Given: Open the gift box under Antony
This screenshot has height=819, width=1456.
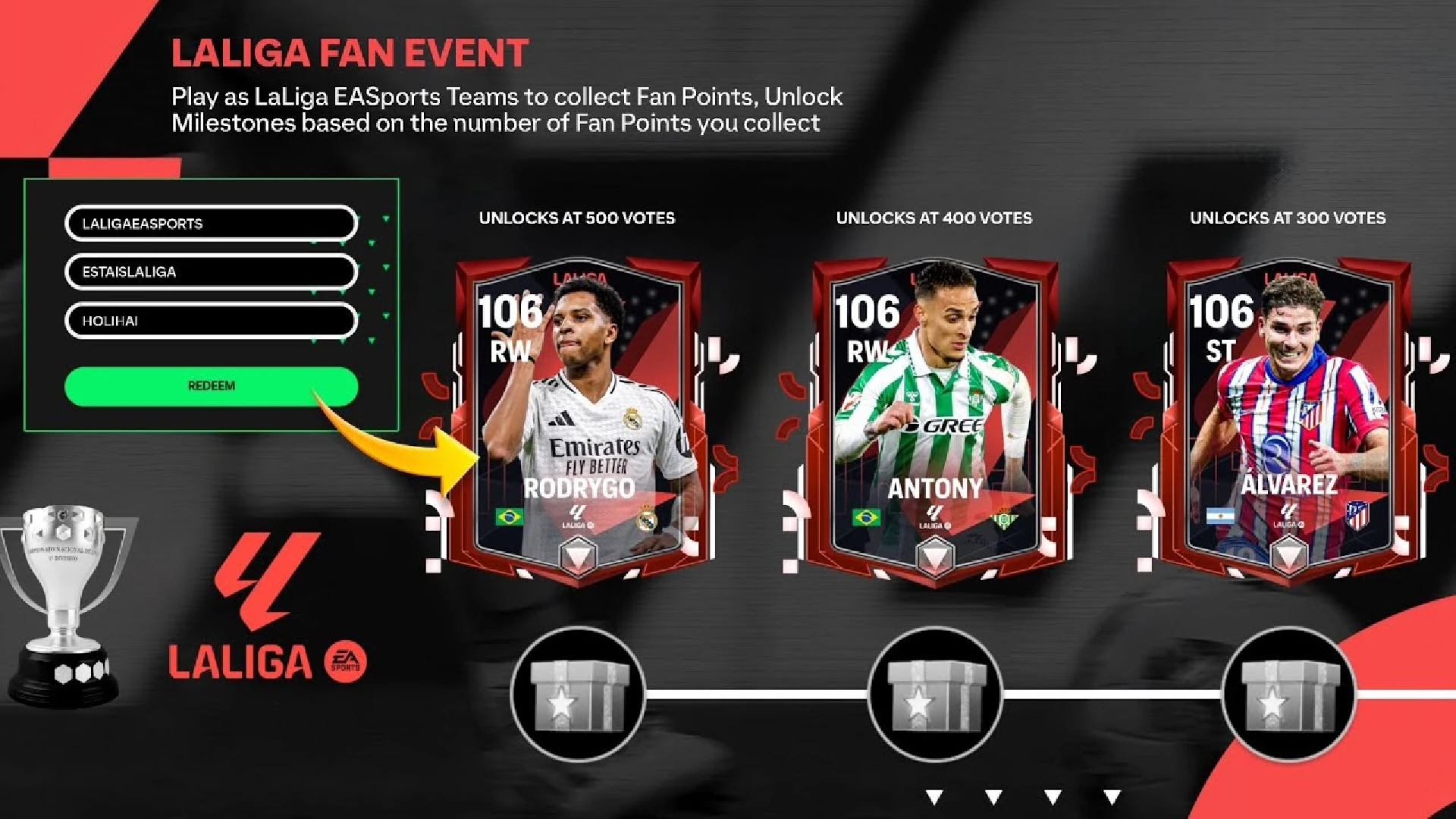Looking at the screenshot, I should [935, 694].
